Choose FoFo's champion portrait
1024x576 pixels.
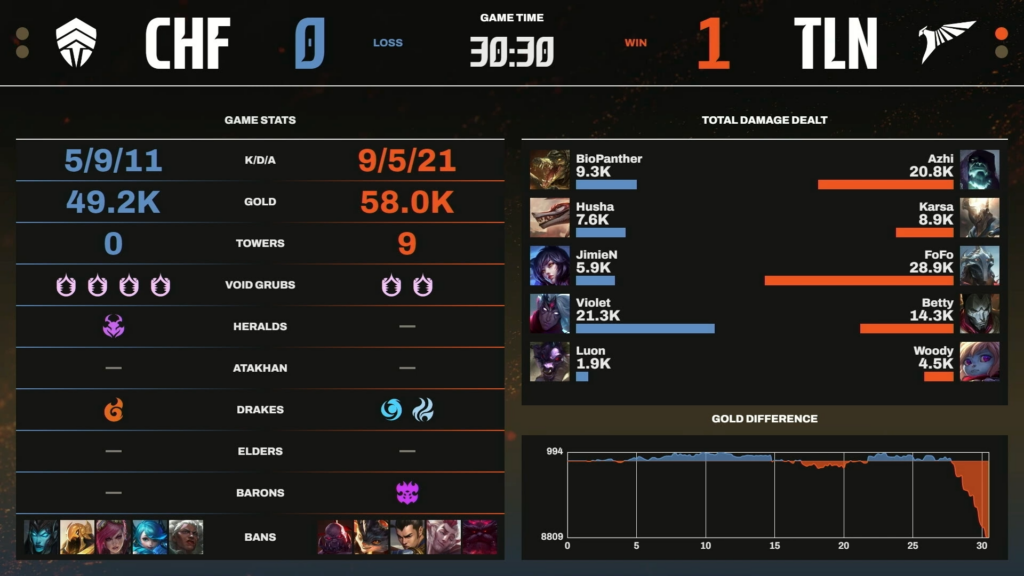pyautogui.click(x=979, y=266)
